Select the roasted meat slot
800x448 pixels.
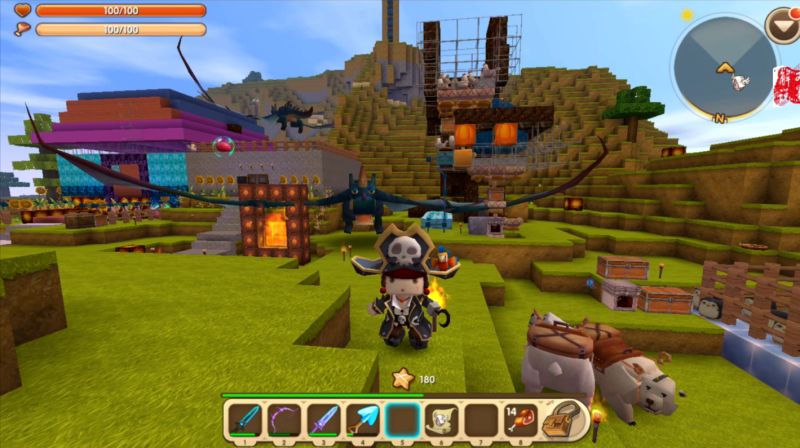[x=519, y=420]
